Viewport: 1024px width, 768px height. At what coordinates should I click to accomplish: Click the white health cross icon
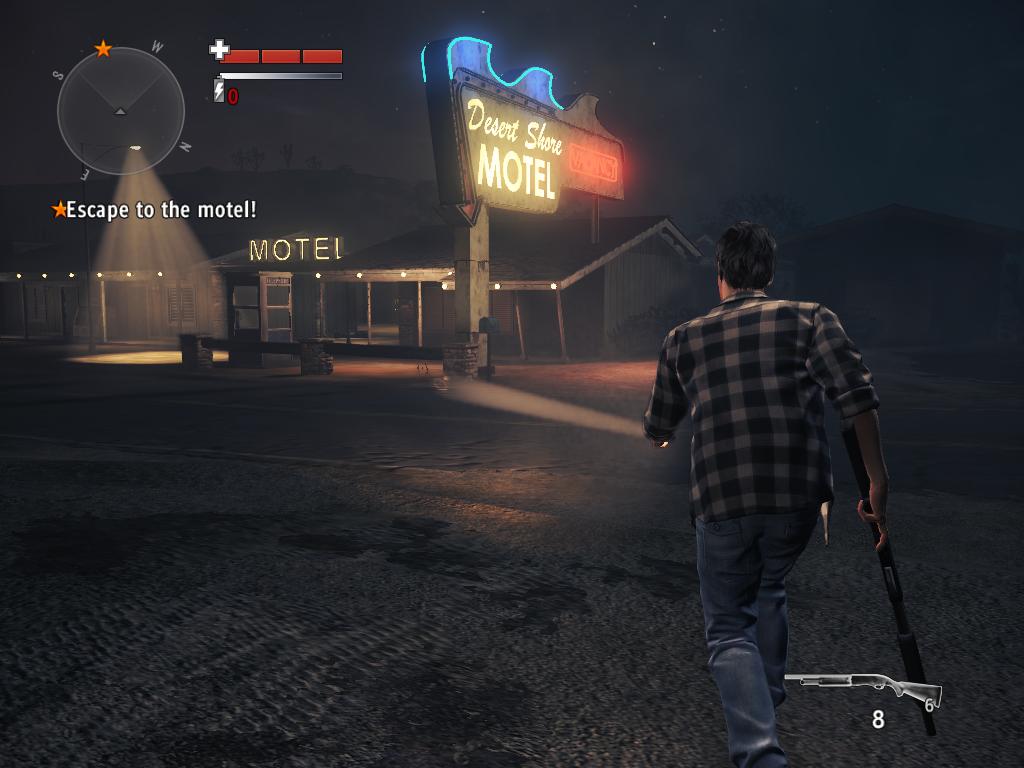tap(219, 50)
